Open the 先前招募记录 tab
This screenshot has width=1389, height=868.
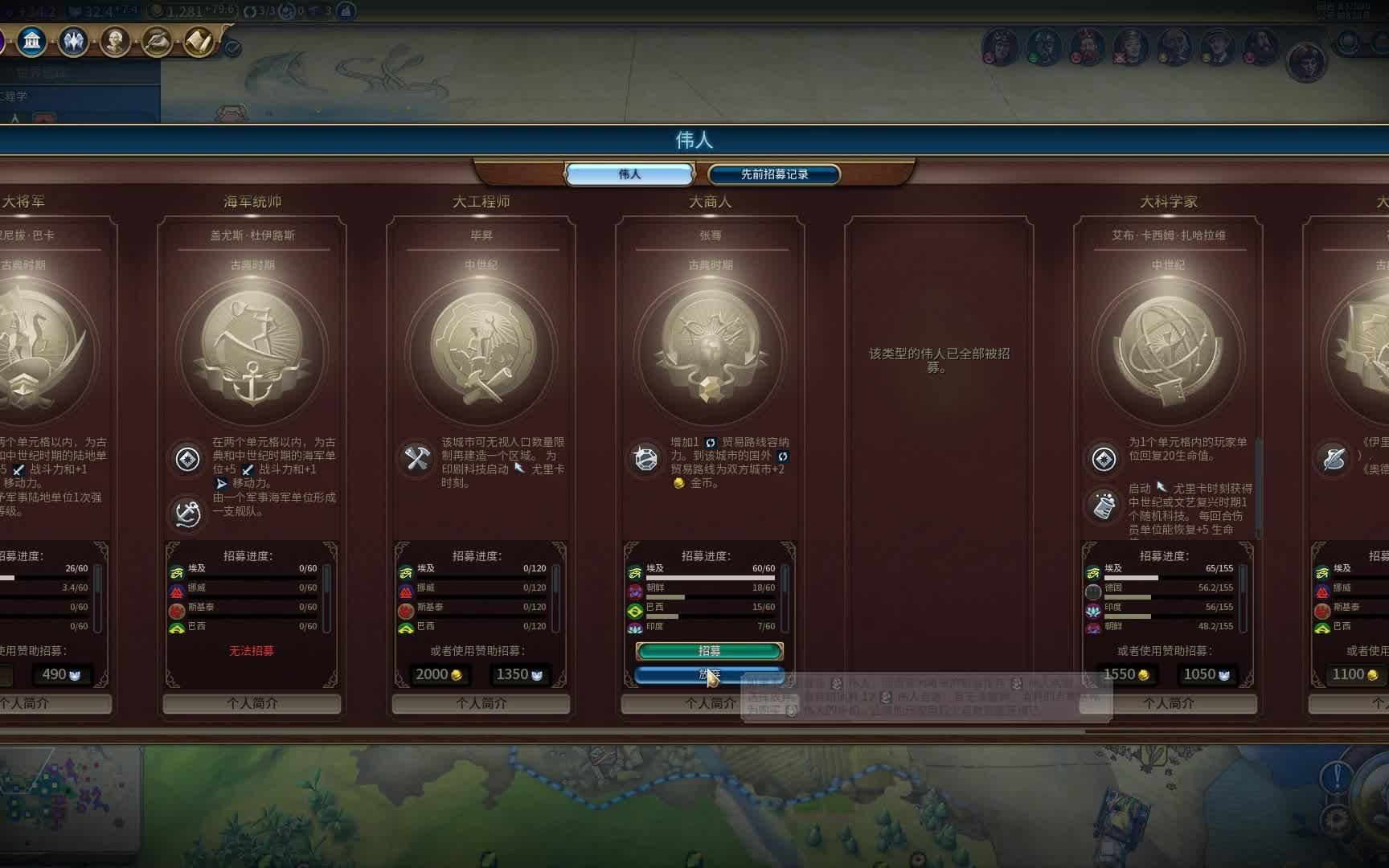point(774,174)
